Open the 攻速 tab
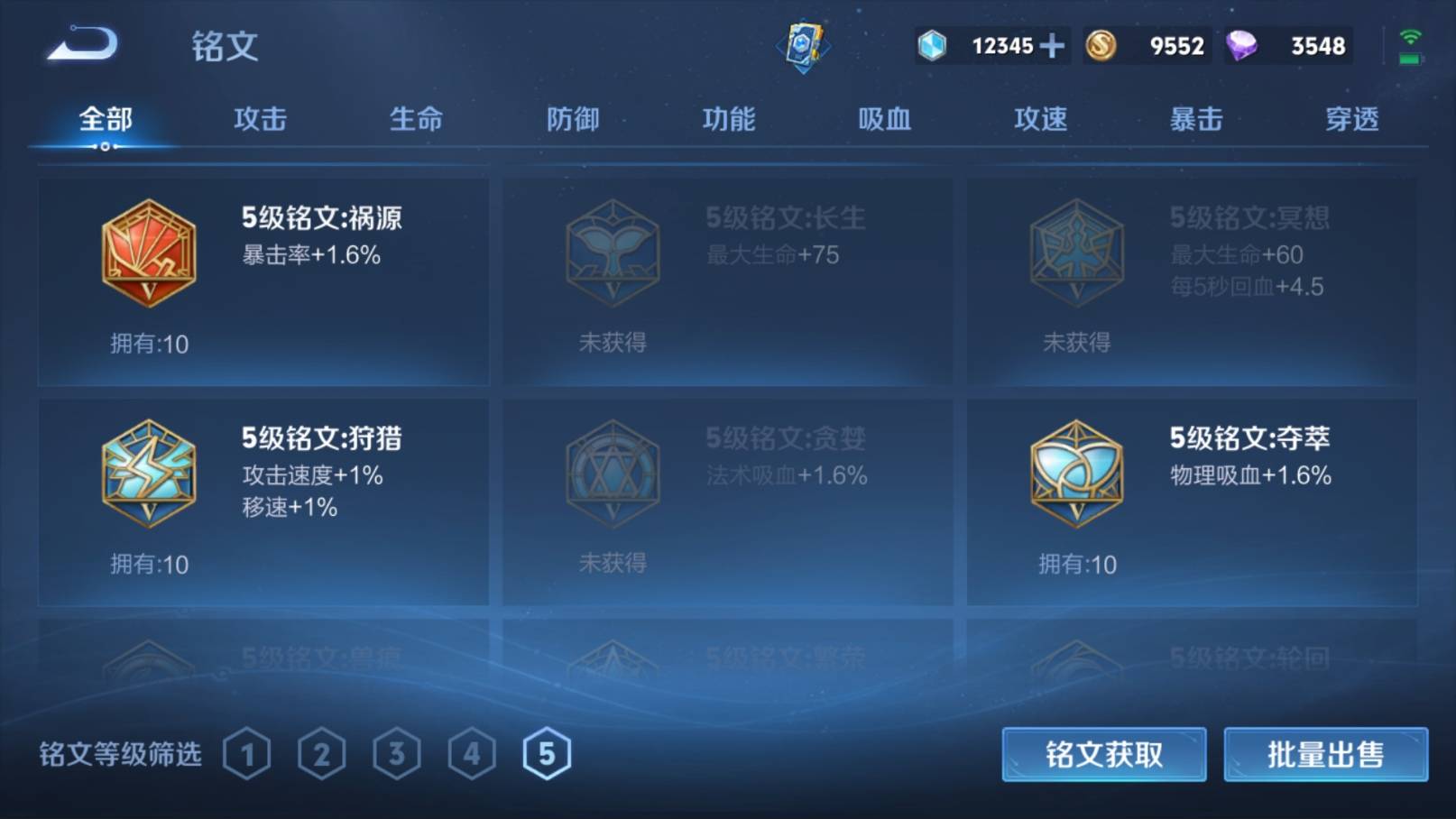Image resolution: width=1456 pixels, height=819 pixels. 1040,119
